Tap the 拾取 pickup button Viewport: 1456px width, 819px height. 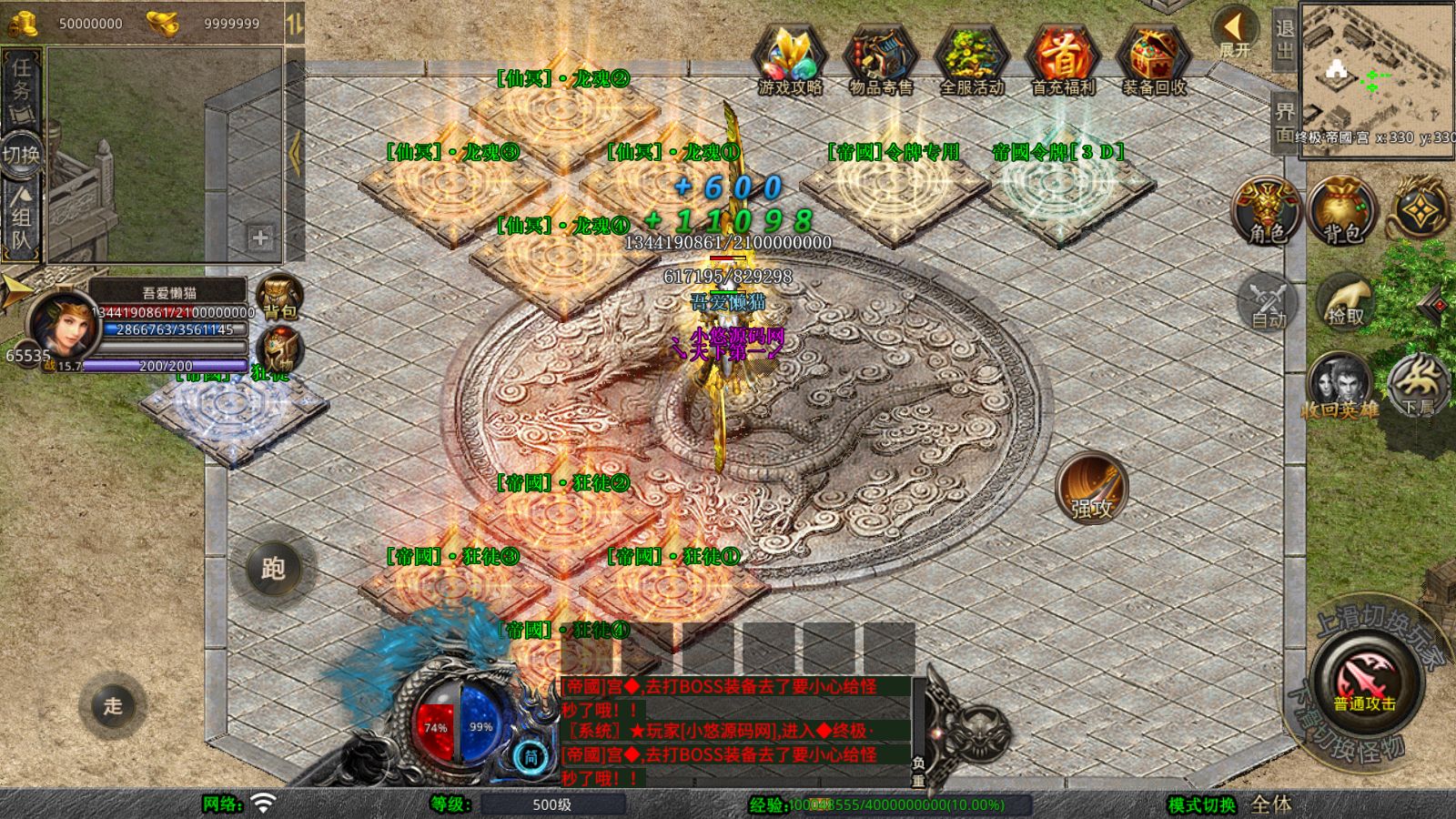pyautogui.click(x=1346, y=300)
